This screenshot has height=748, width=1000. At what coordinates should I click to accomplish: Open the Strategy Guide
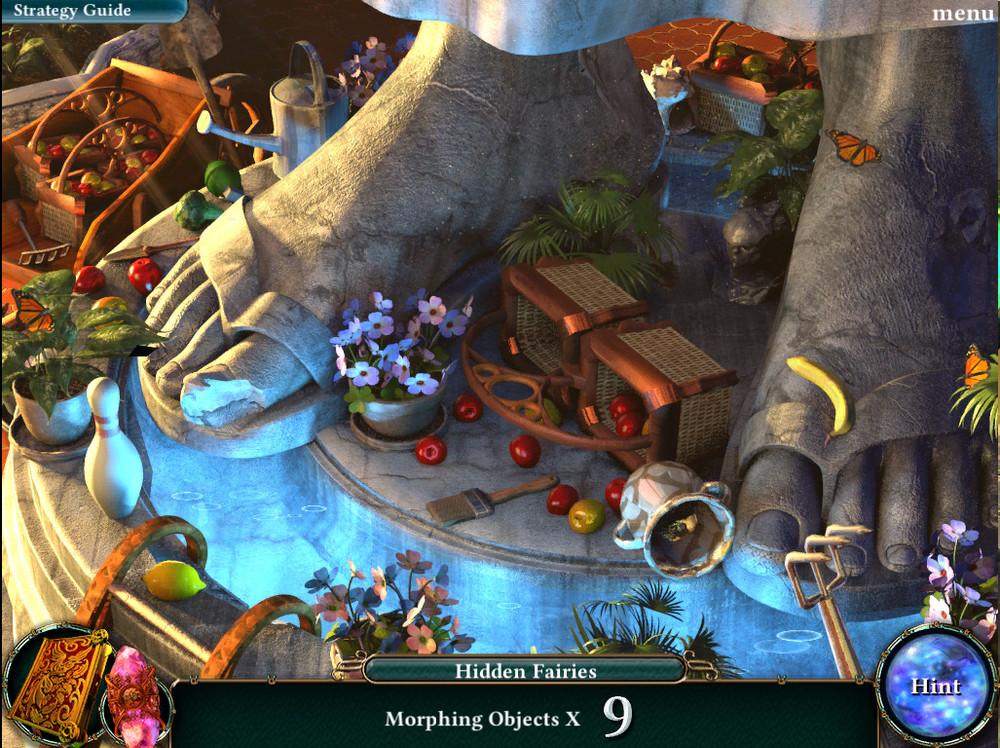point(72,11)
